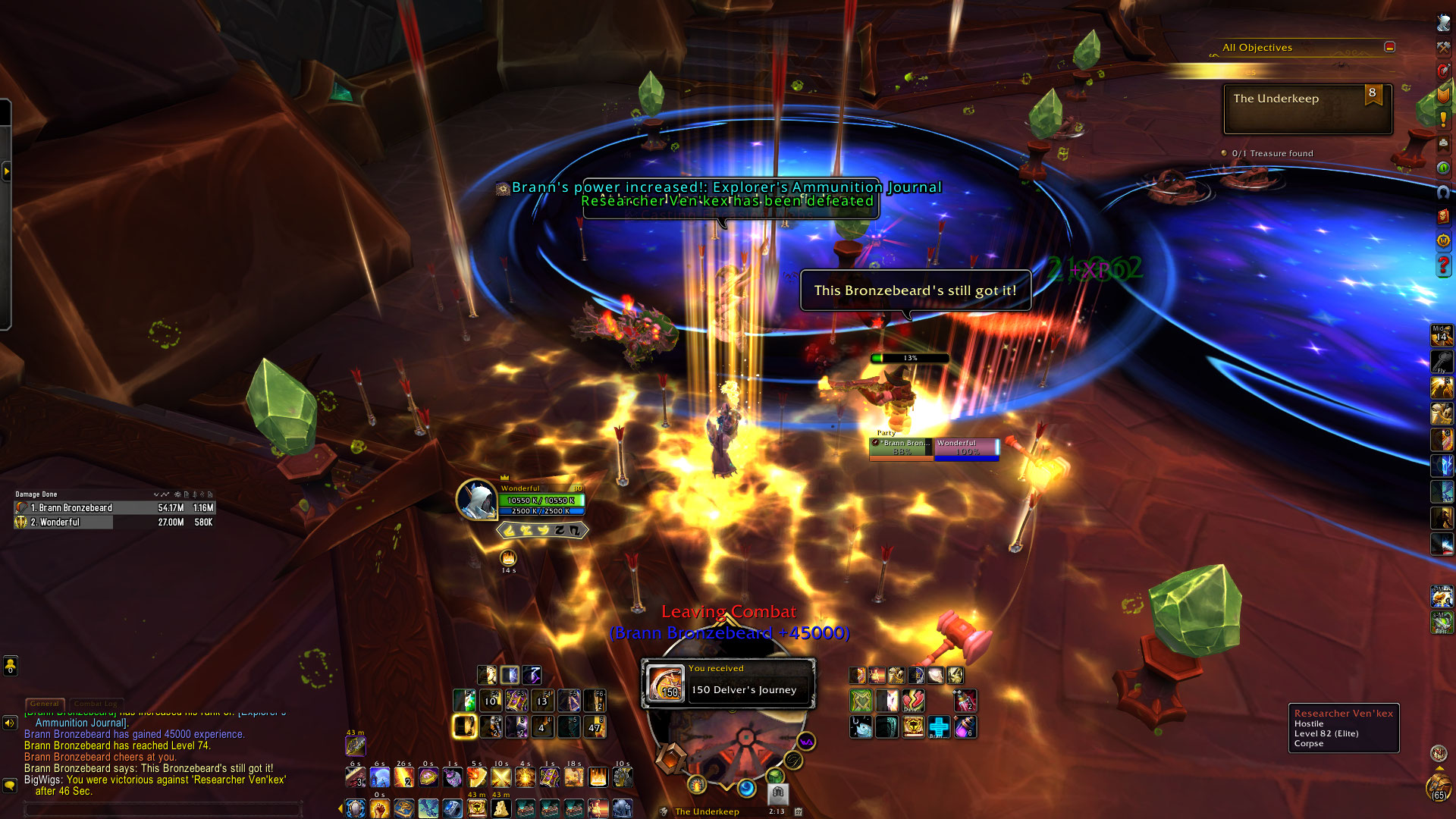This screenshot has height=819, width=1456.
Task: Open the character info micro button
Action: tap(1443, 23)
